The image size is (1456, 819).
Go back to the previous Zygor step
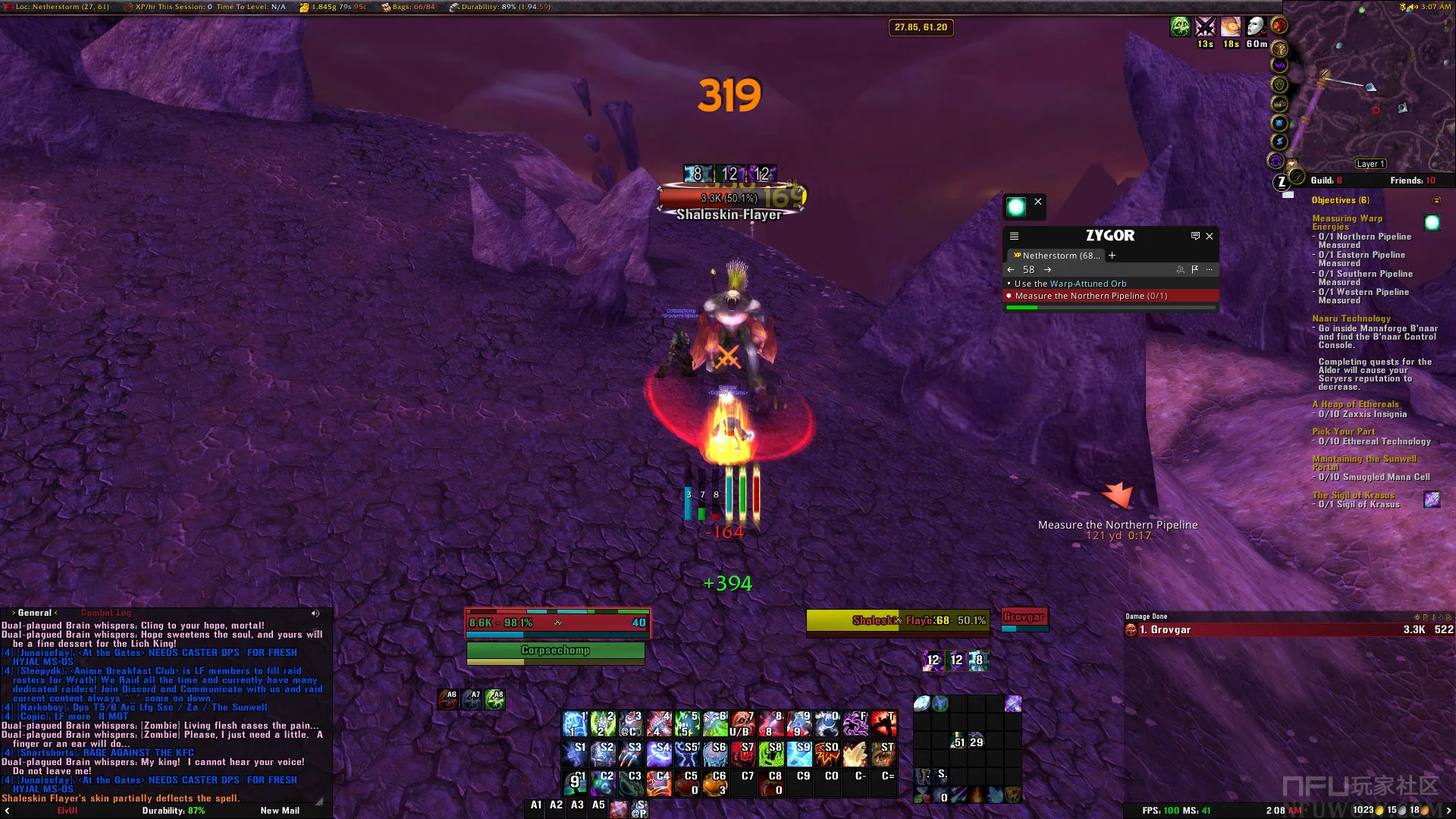tap(1011, 269)
